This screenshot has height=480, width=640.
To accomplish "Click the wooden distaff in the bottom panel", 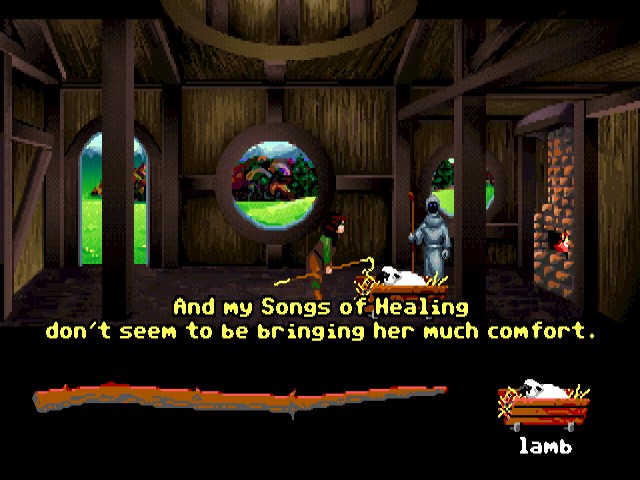I will pyautogui.click(x=240, y=399).
